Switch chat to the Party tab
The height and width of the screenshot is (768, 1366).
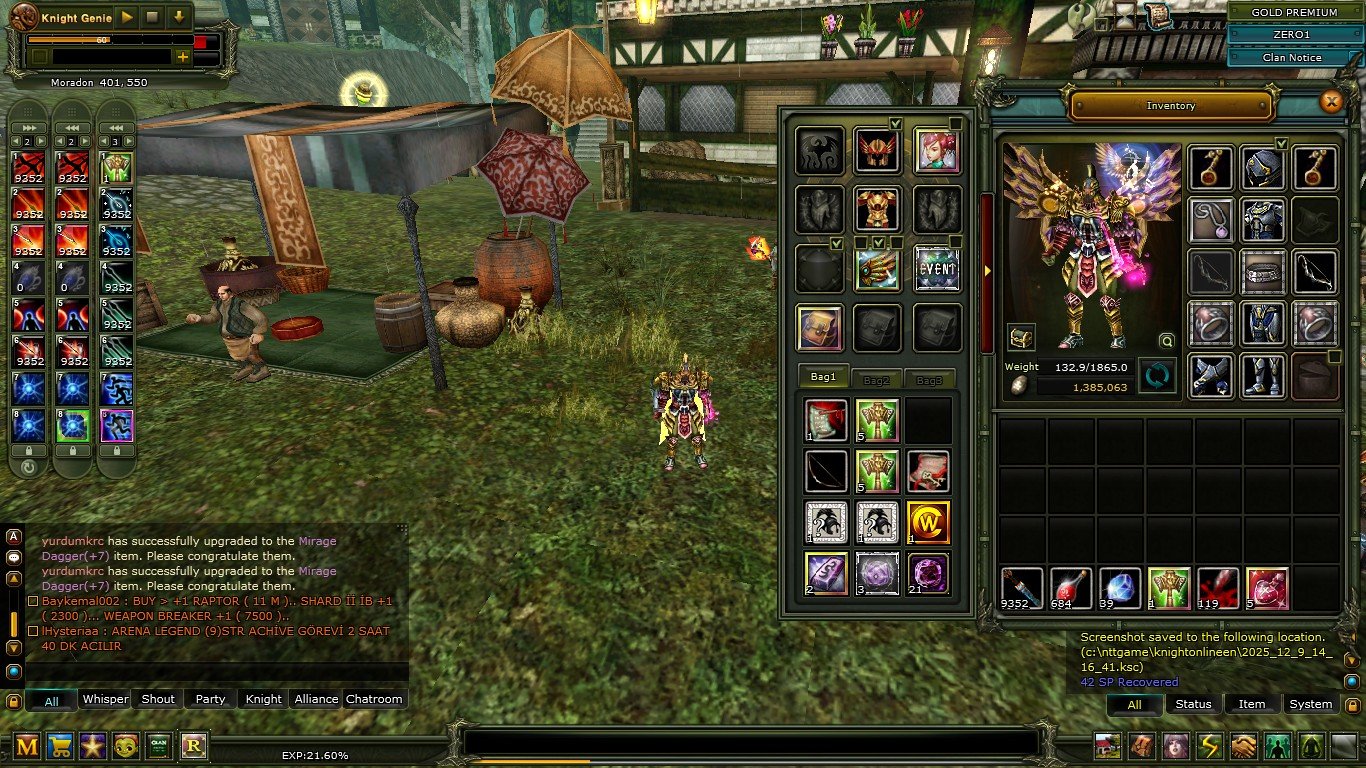coord(210,699)
